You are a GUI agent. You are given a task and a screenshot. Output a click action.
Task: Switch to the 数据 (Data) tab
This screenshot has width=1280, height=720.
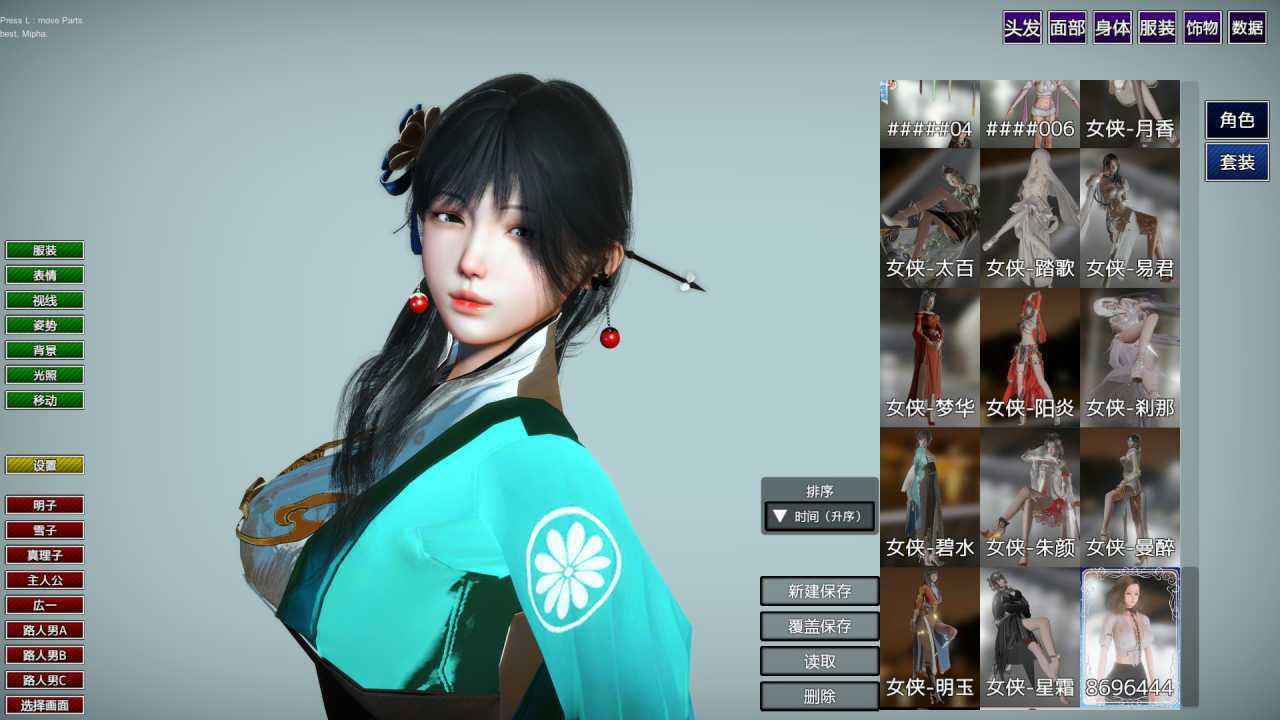[1246, 29]
